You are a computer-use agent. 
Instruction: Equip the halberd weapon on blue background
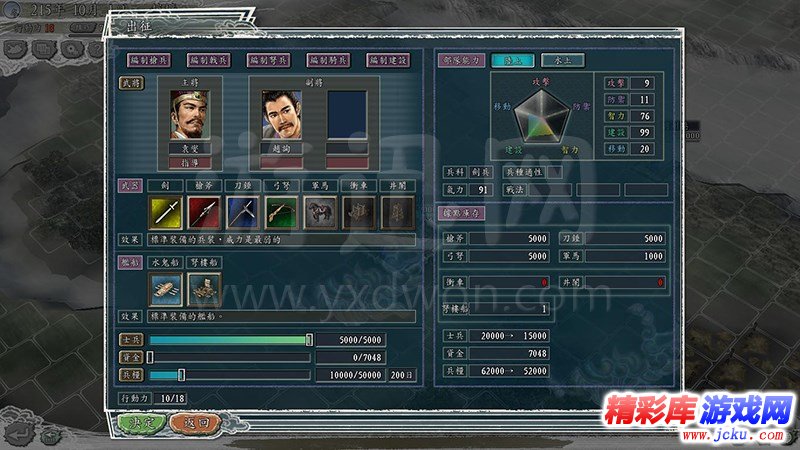tap(243, 212)
